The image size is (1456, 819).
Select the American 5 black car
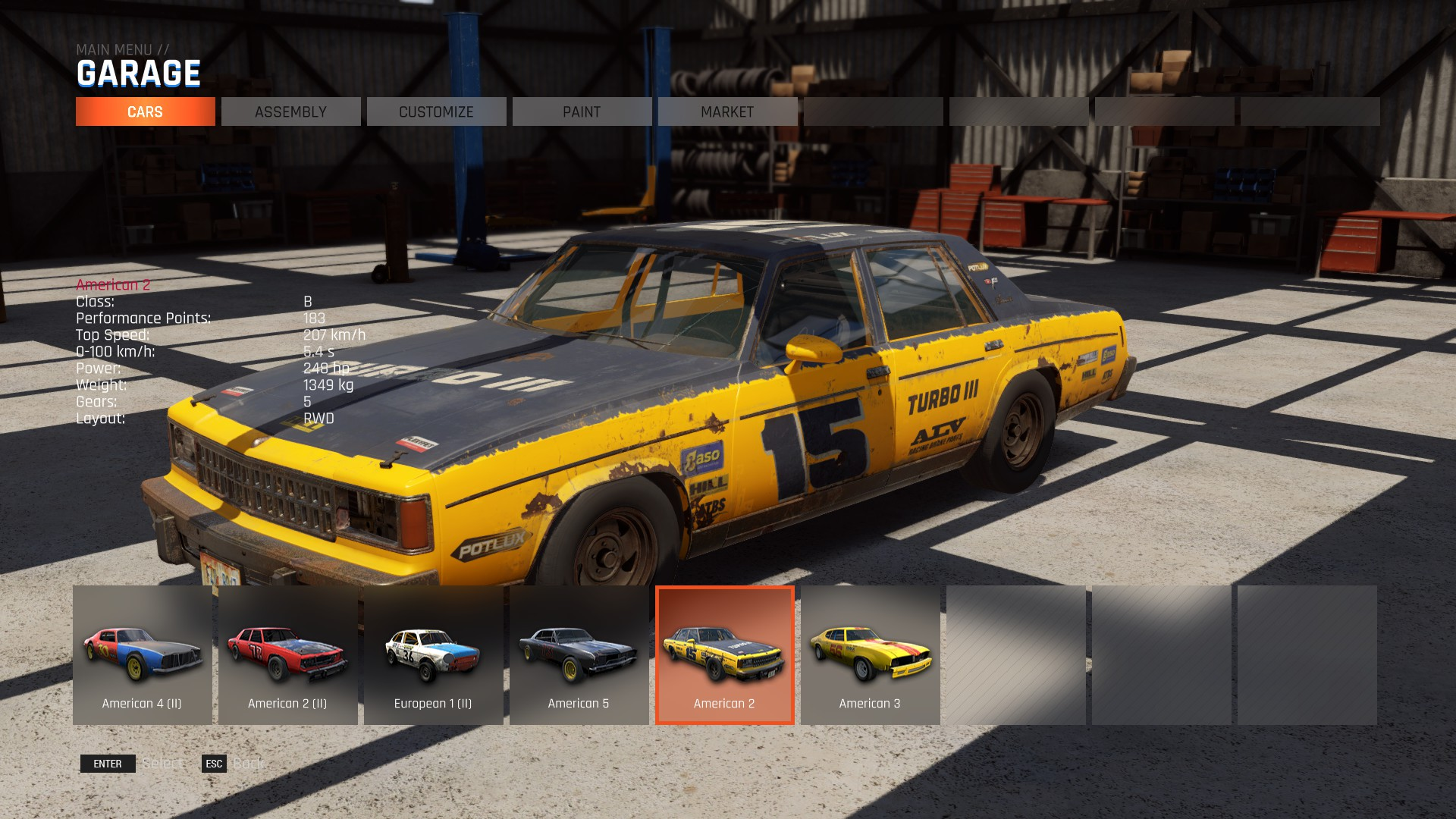click(579, 655)
